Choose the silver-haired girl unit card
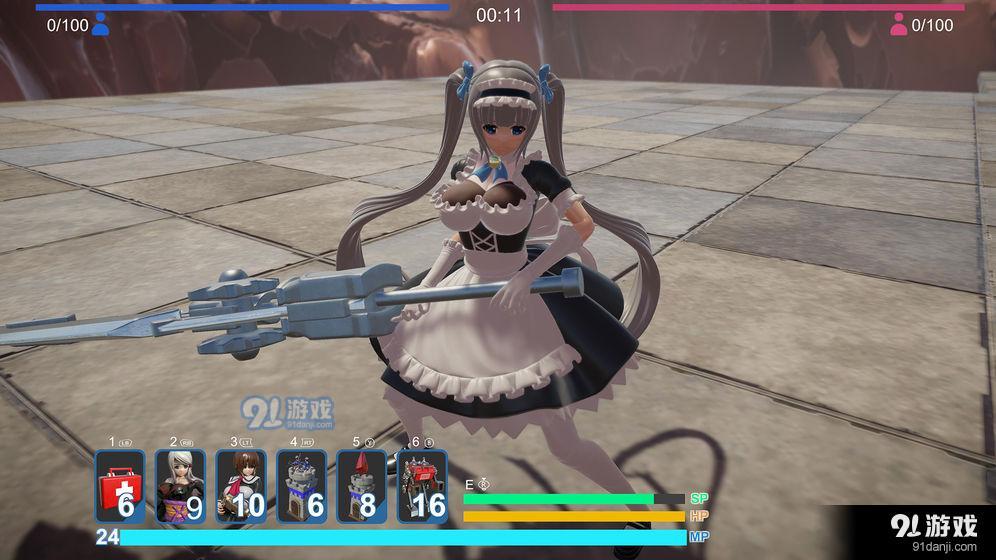The height and width of the screenshot is (560, 996). (181, 487)
